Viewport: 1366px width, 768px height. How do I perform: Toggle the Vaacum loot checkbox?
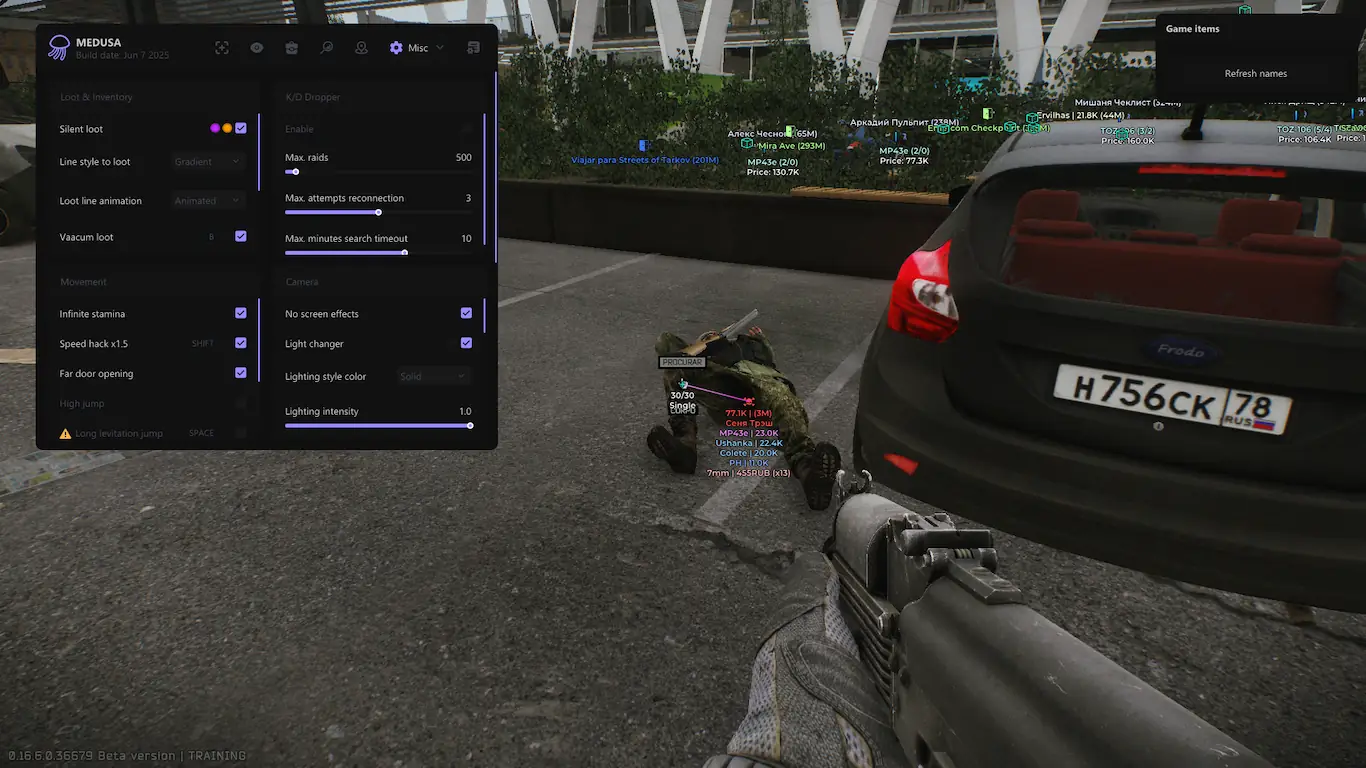pos(241,236)
